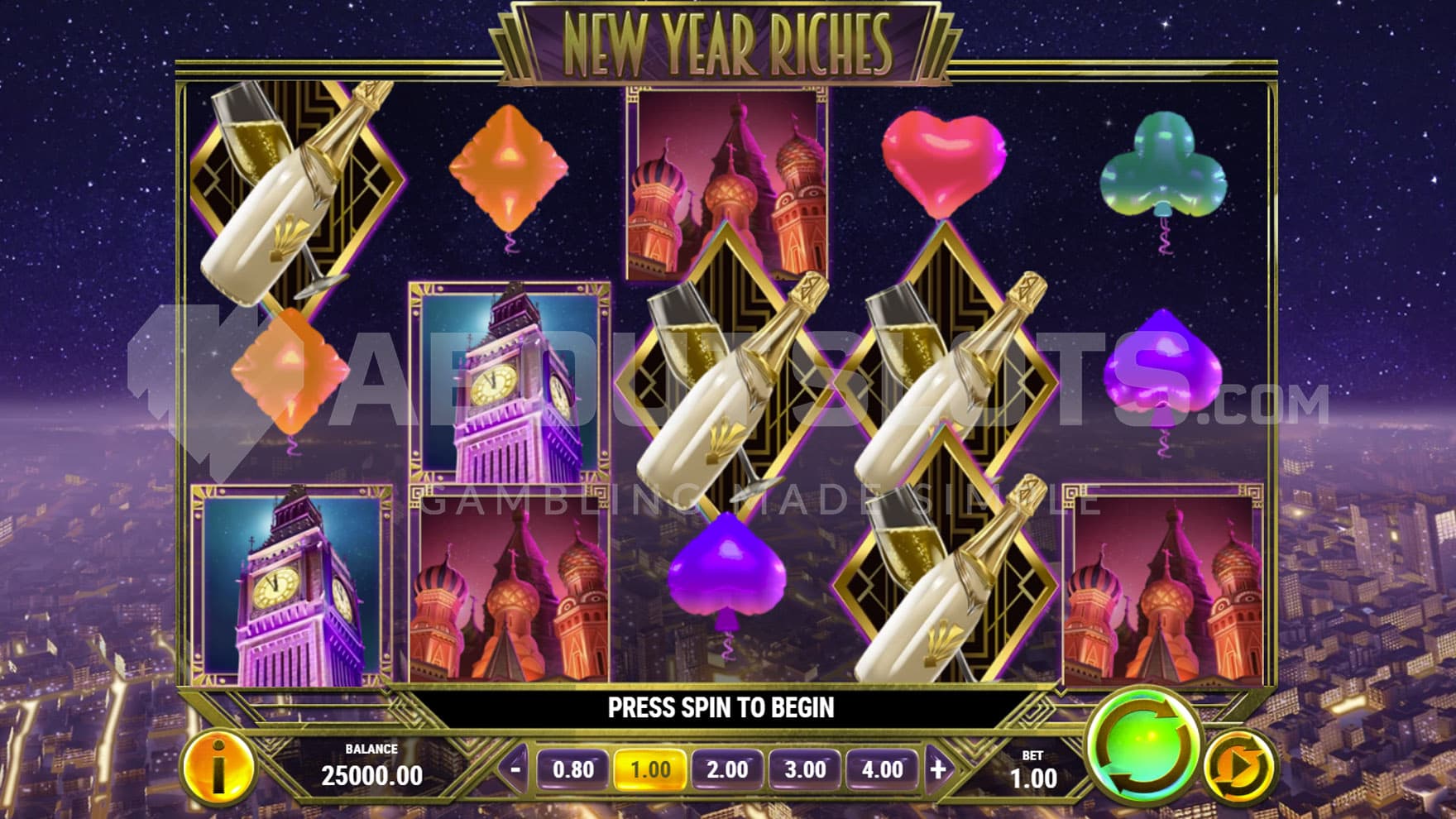Decrease the bet with the minus button
The image size is (1456, 819).
pos(515,769)
